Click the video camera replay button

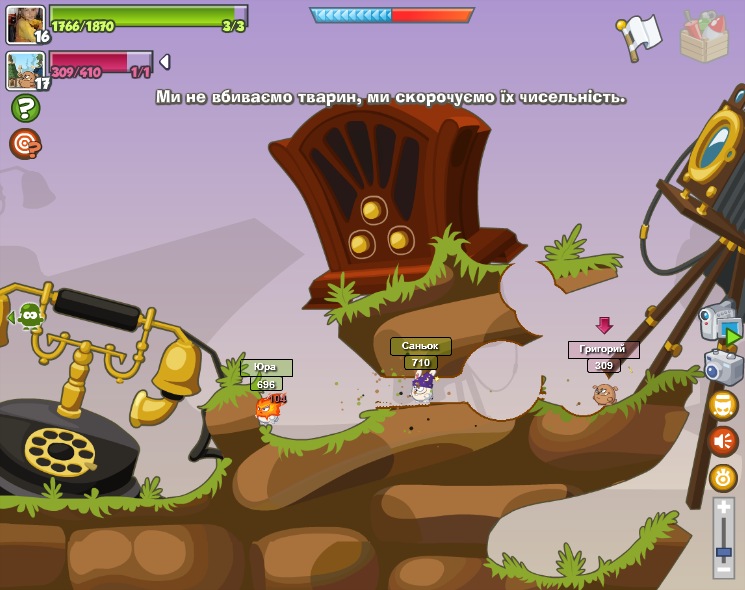721,323
